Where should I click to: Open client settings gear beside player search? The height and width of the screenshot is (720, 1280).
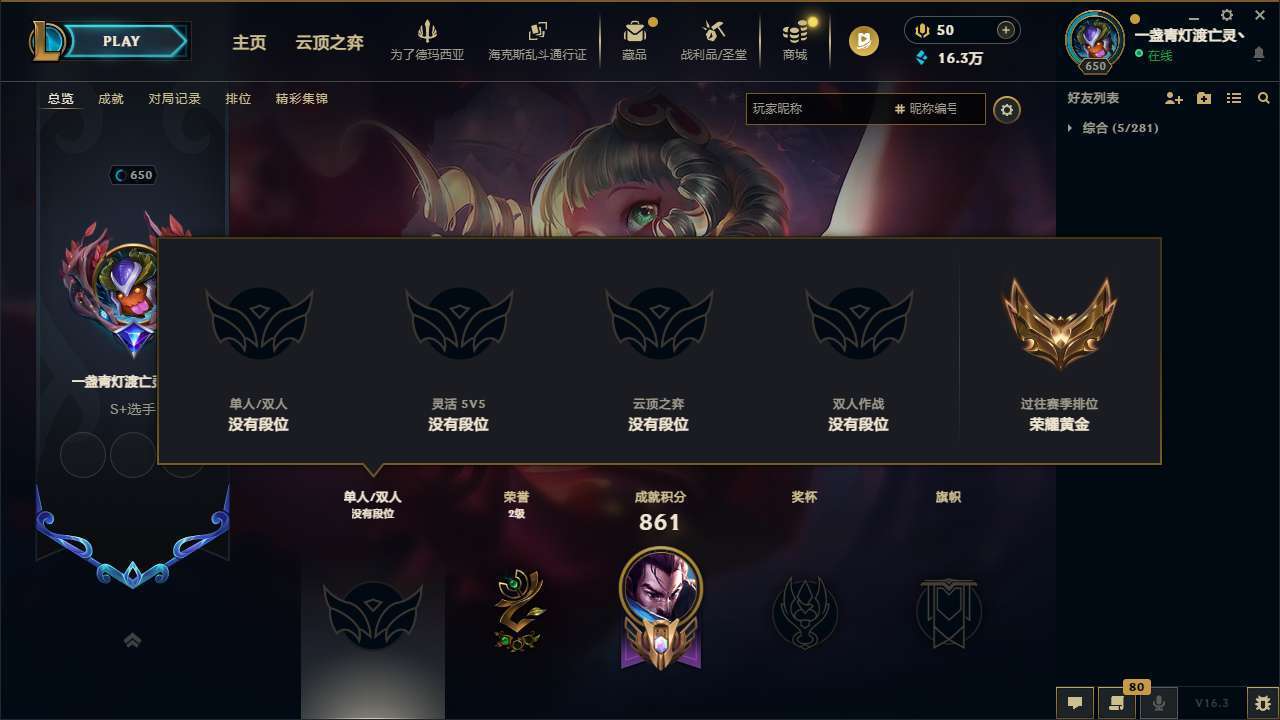click(1007, 110)
